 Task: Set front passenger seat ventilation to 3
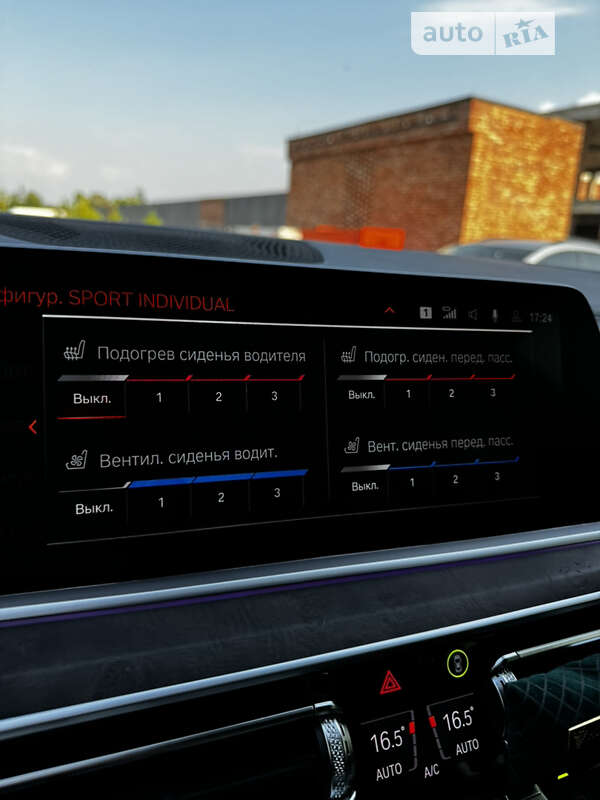click(497, 476)
